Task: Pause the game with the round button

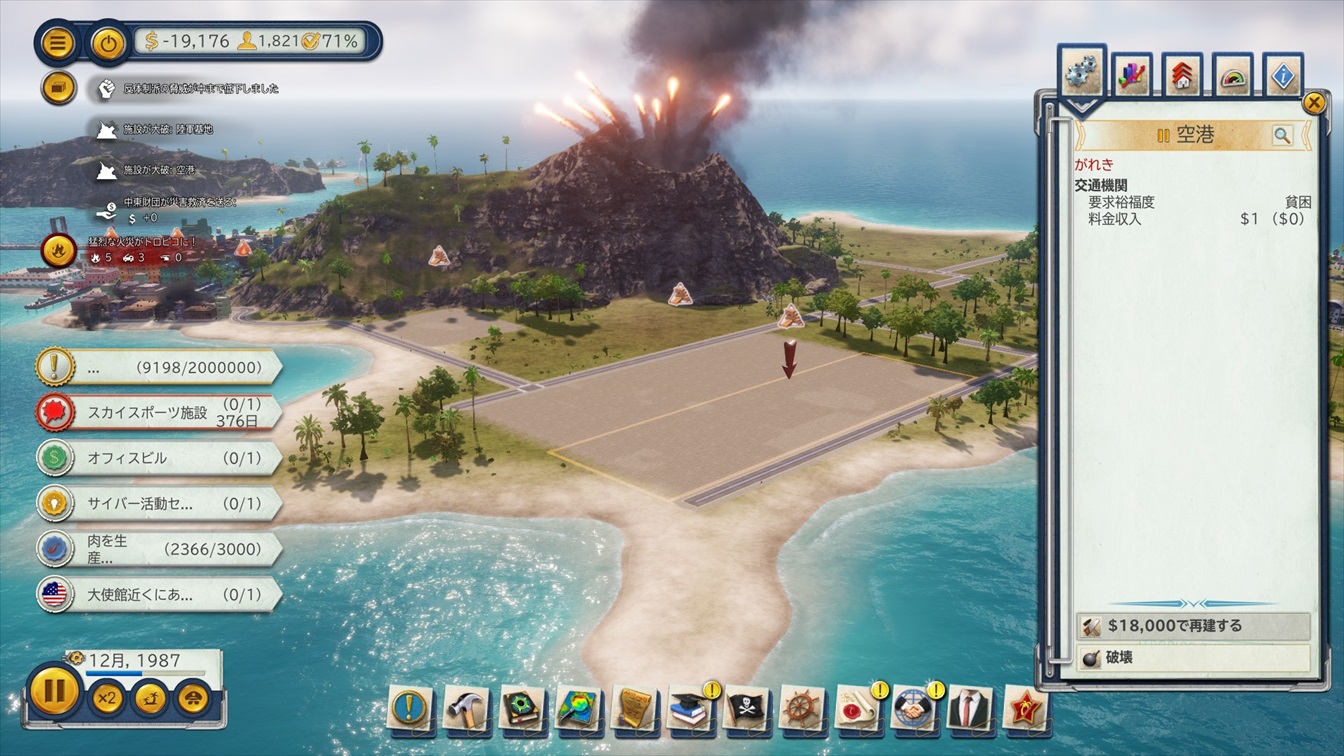Action: tap(54, 691)
